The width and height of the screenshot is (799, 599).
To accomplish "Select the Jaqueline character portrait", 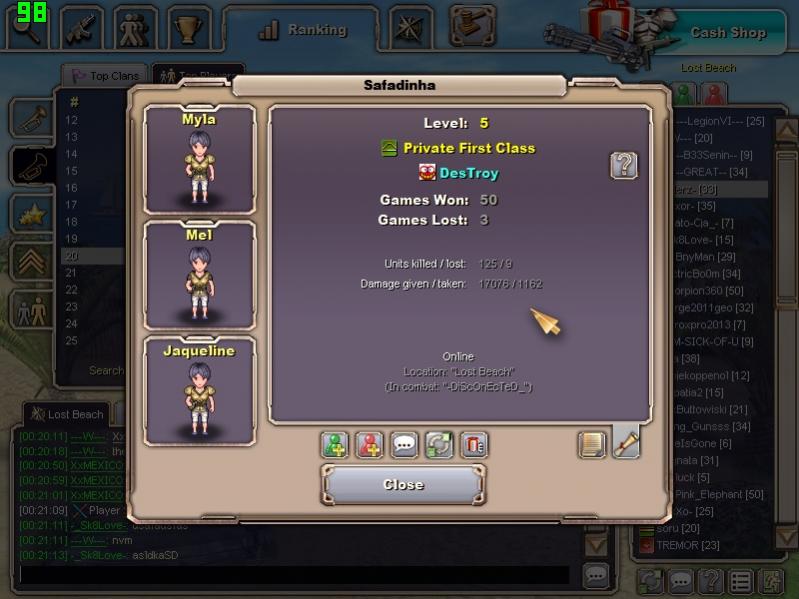I will pyautogui.click(x=199, y=390).
